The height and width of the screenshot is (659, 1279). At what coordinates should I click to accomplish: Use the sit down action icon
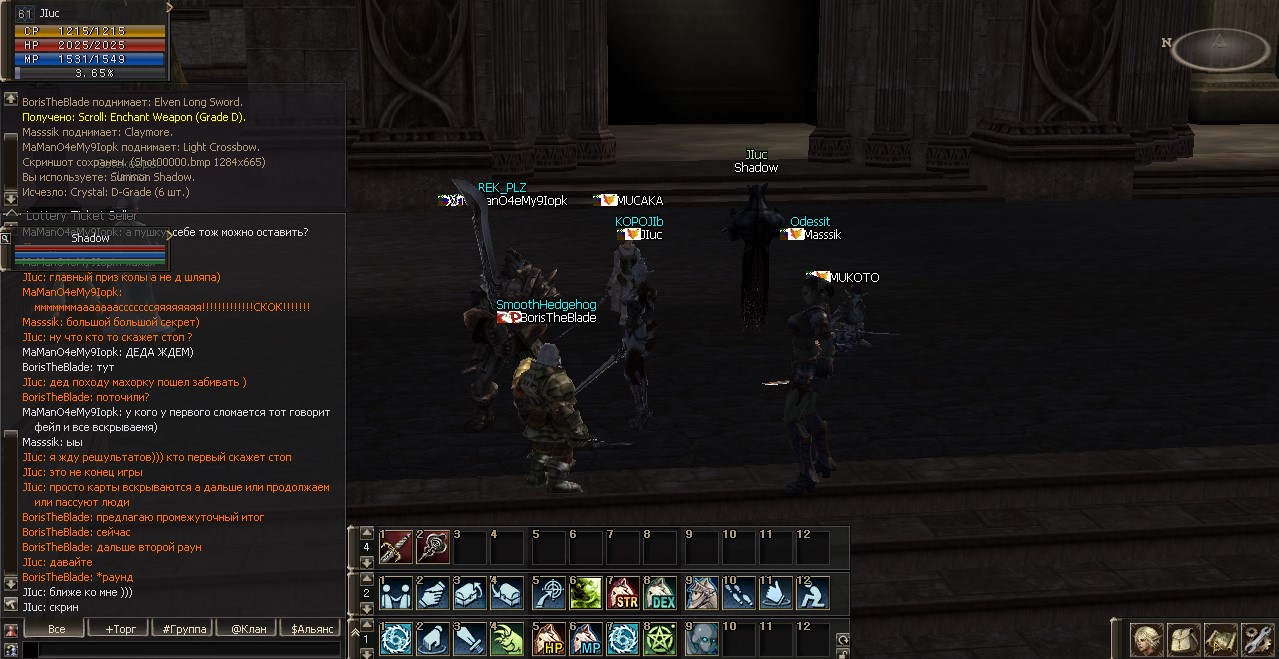(x=813, y=593)
